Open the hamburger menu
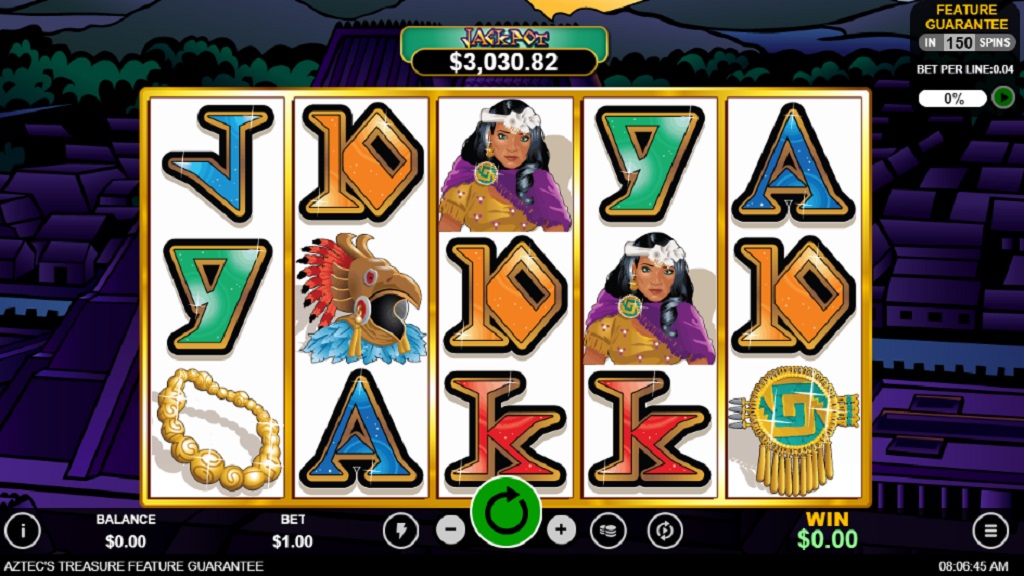This screenshot has width=1024, height=576. (x=990, y=530)
